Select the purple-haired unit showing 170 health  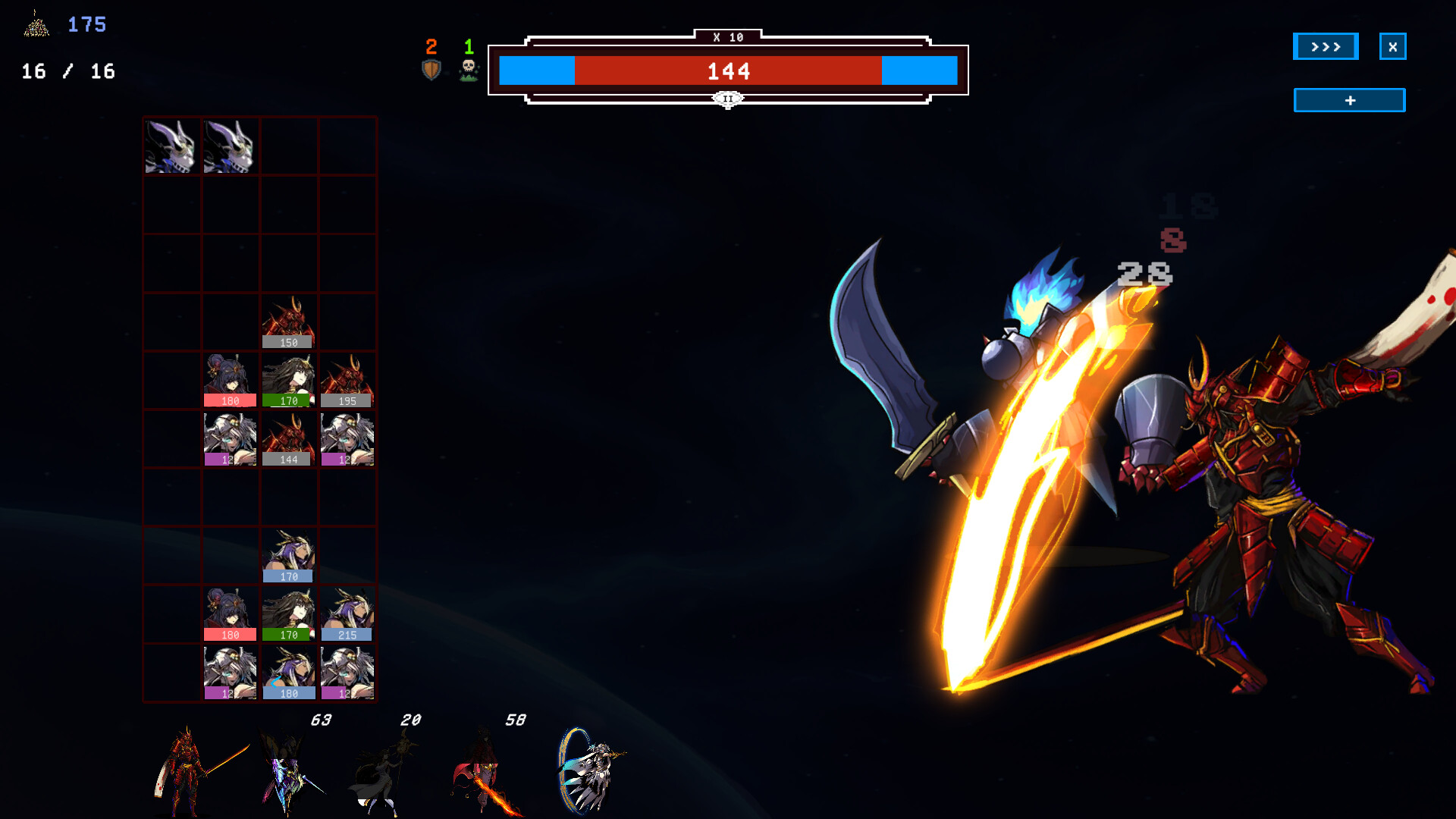288,554
